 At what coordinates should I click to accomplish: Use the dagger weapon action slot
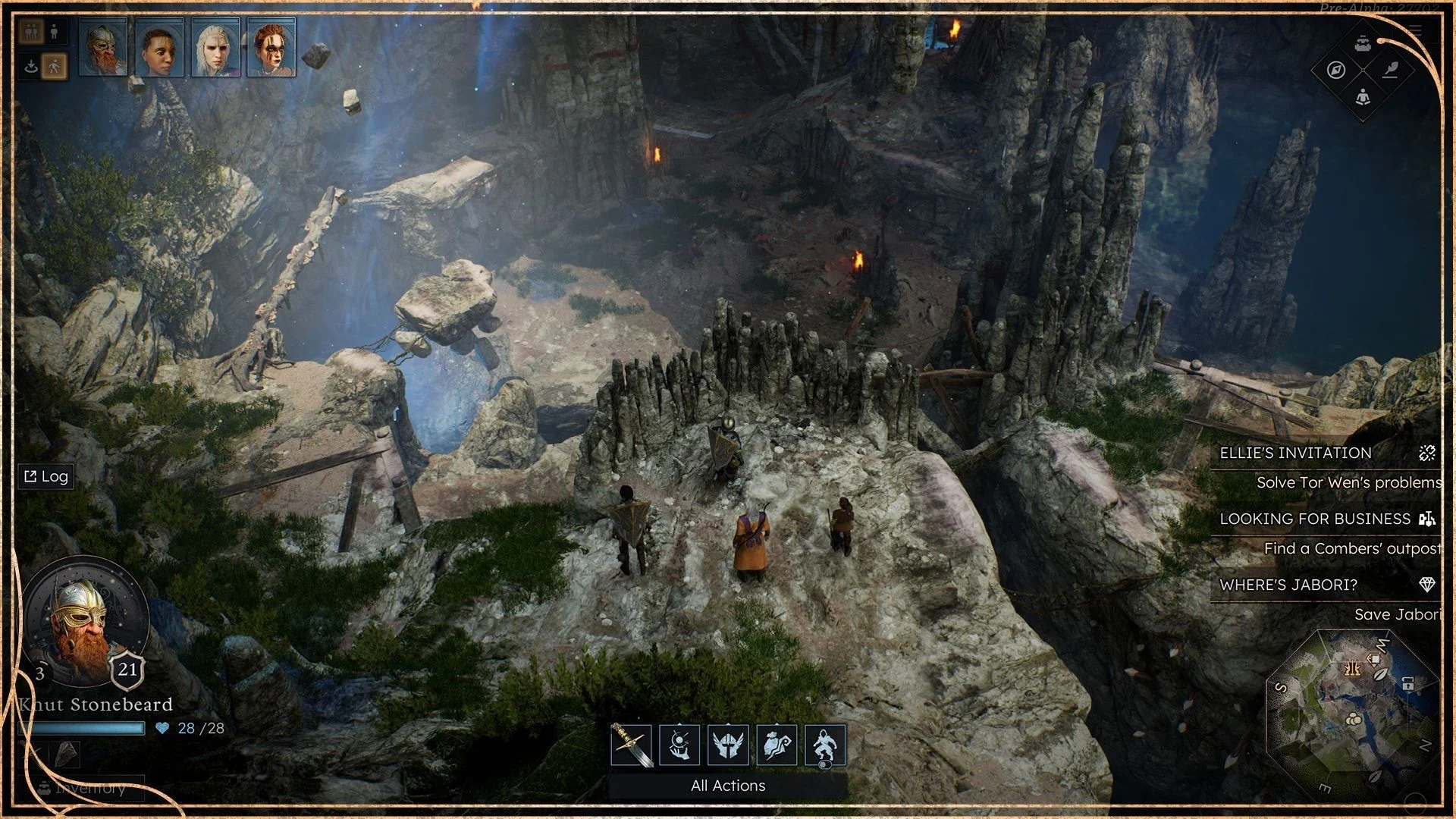[631, 745]
